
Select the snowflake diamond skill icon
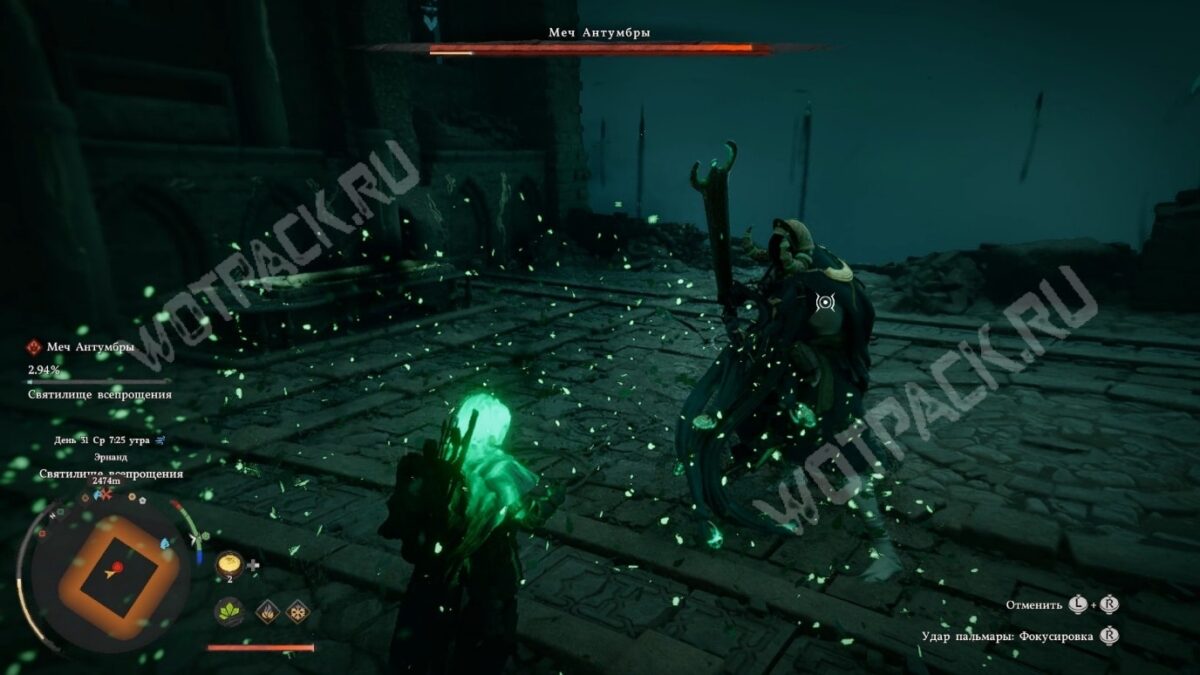point(297,611)
